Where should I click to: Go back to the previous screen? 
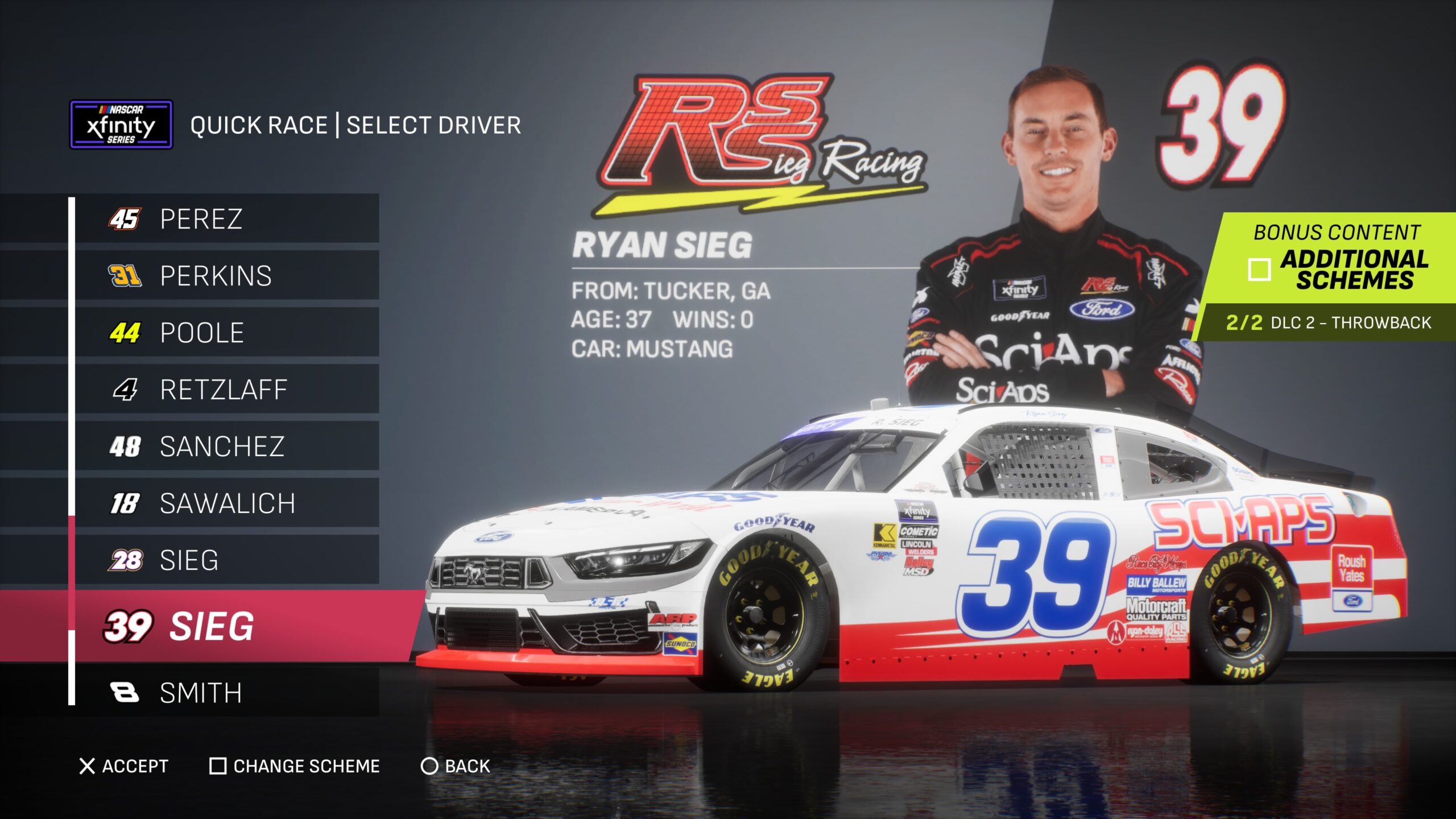[x=456, y=766]
